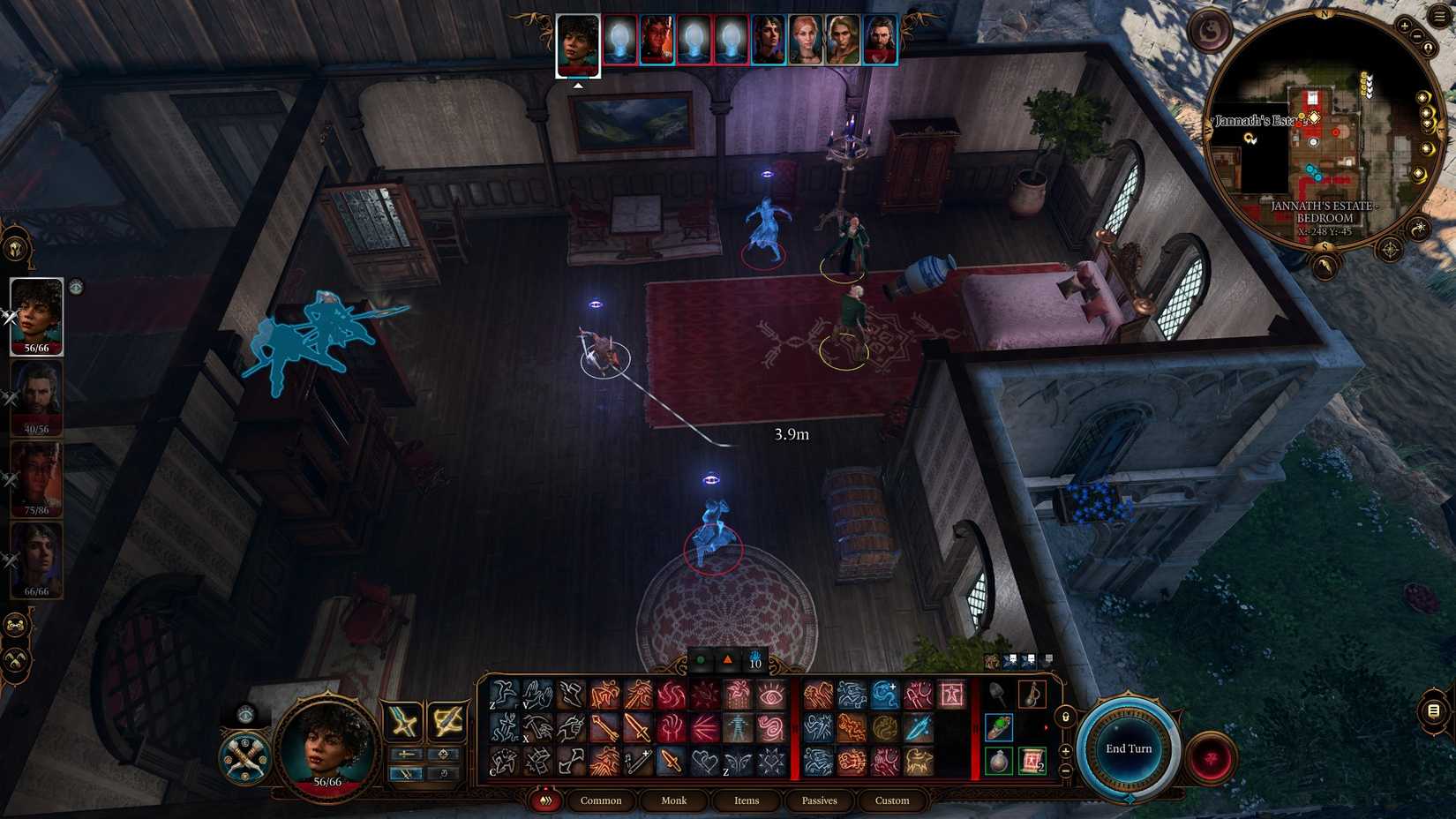
Task: Select Karlach's portrait in the party bar
Action: click(657, 40)
